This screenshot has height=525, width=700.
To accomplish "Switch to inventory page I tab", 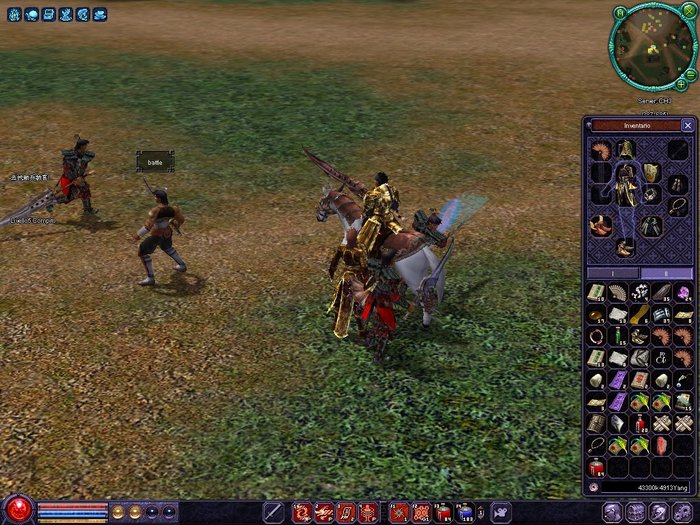I will (x=611, y=272).
